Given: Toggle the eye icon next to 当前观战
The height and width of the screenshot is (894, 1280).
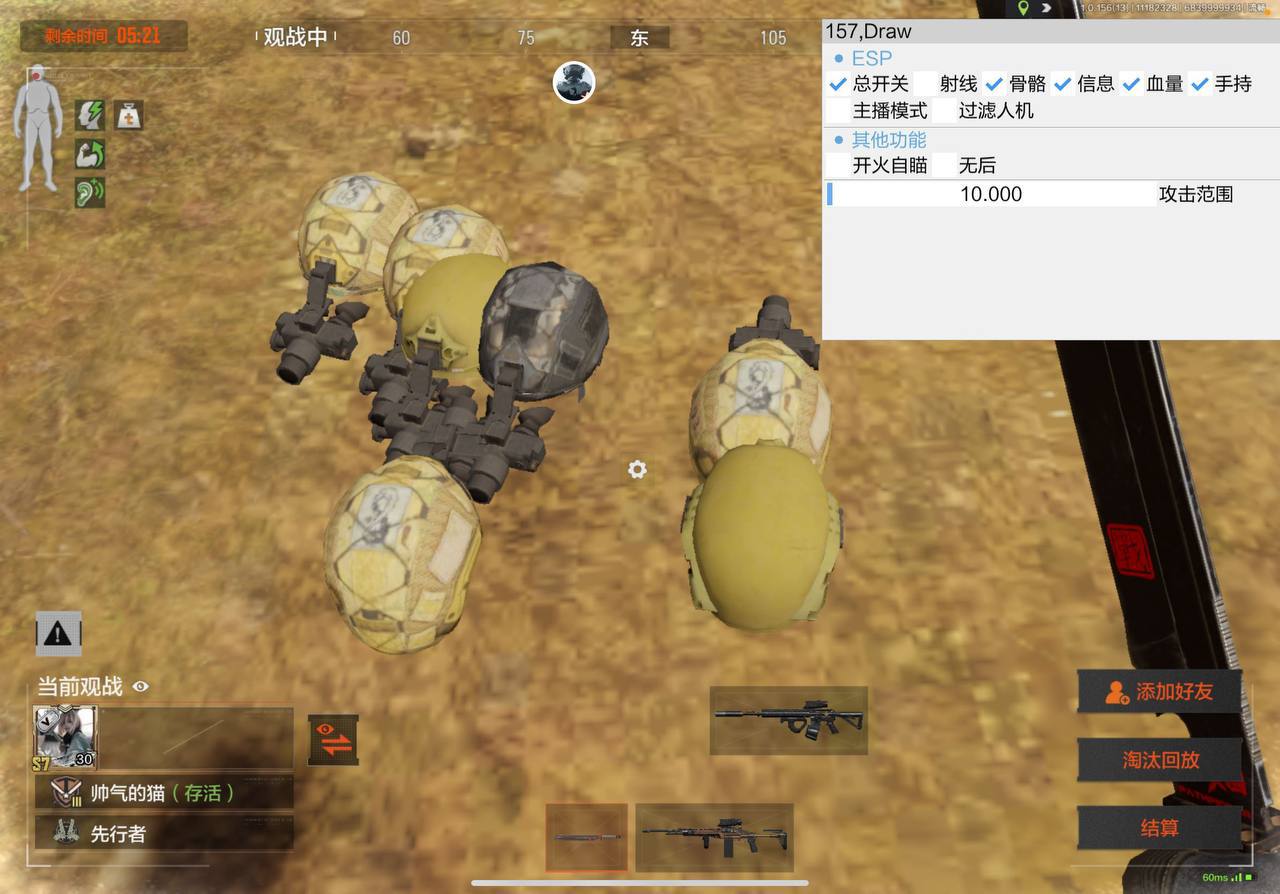Looking at the screenshot, I should (x=140, y=687).
